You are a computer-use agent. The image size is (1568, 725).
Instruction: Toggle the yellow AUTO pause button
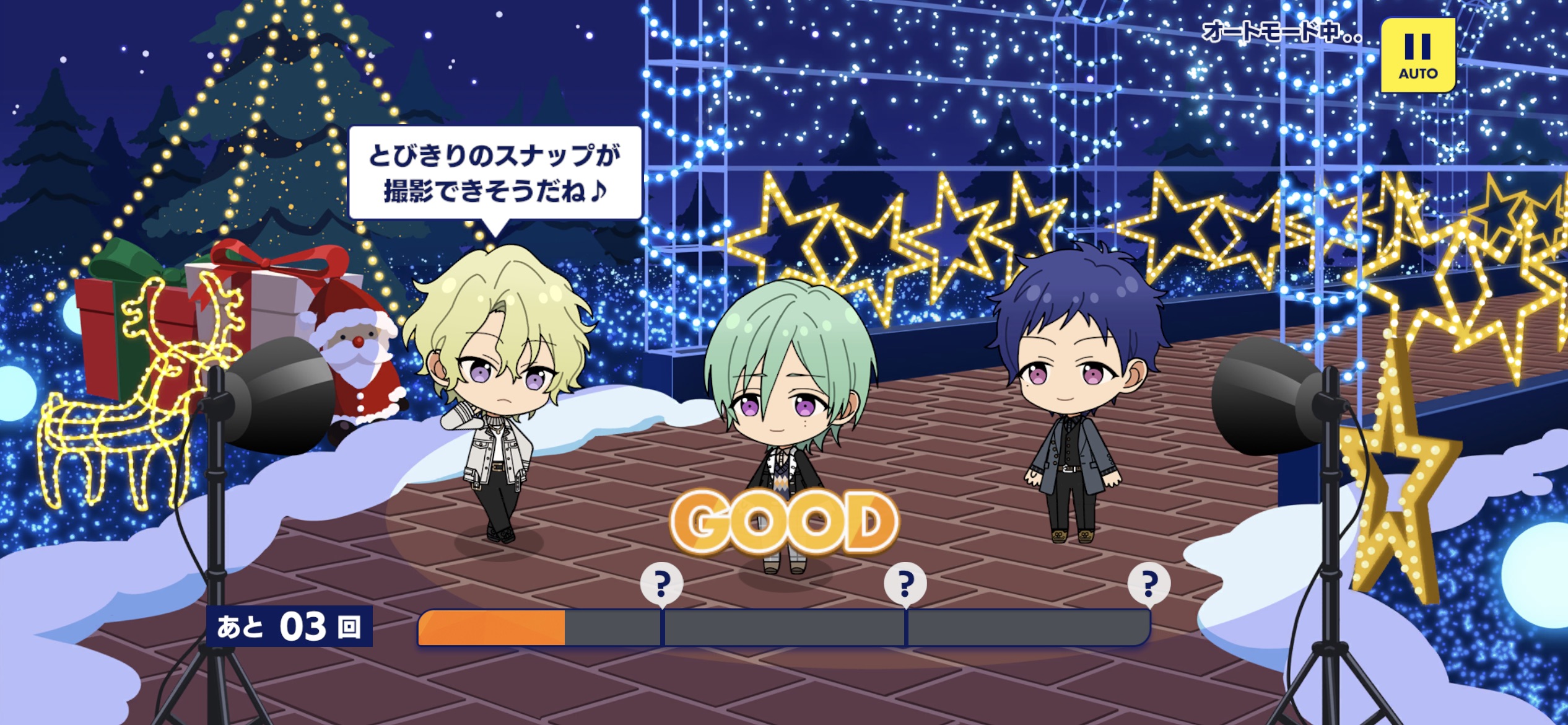[1418, 56]
